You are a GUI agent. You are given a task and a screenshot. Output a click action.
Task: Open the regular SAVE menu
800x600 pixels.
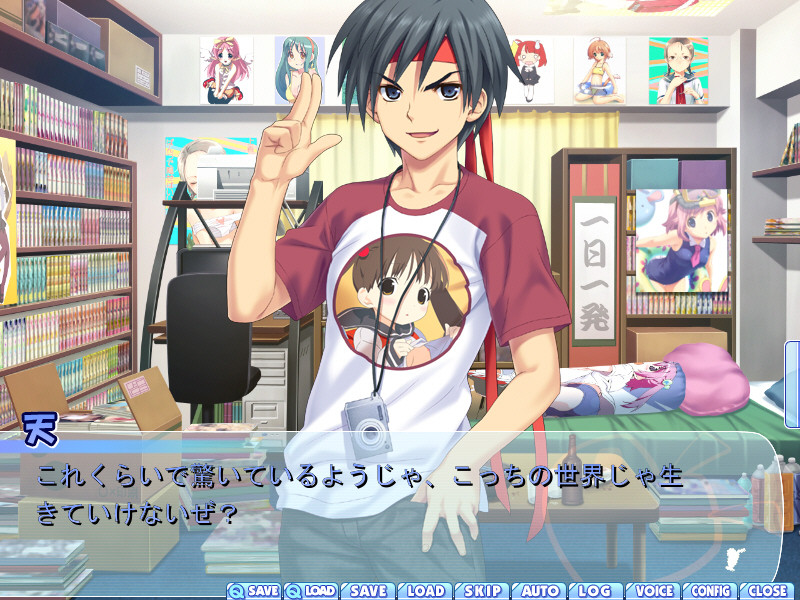coord(368,591)
